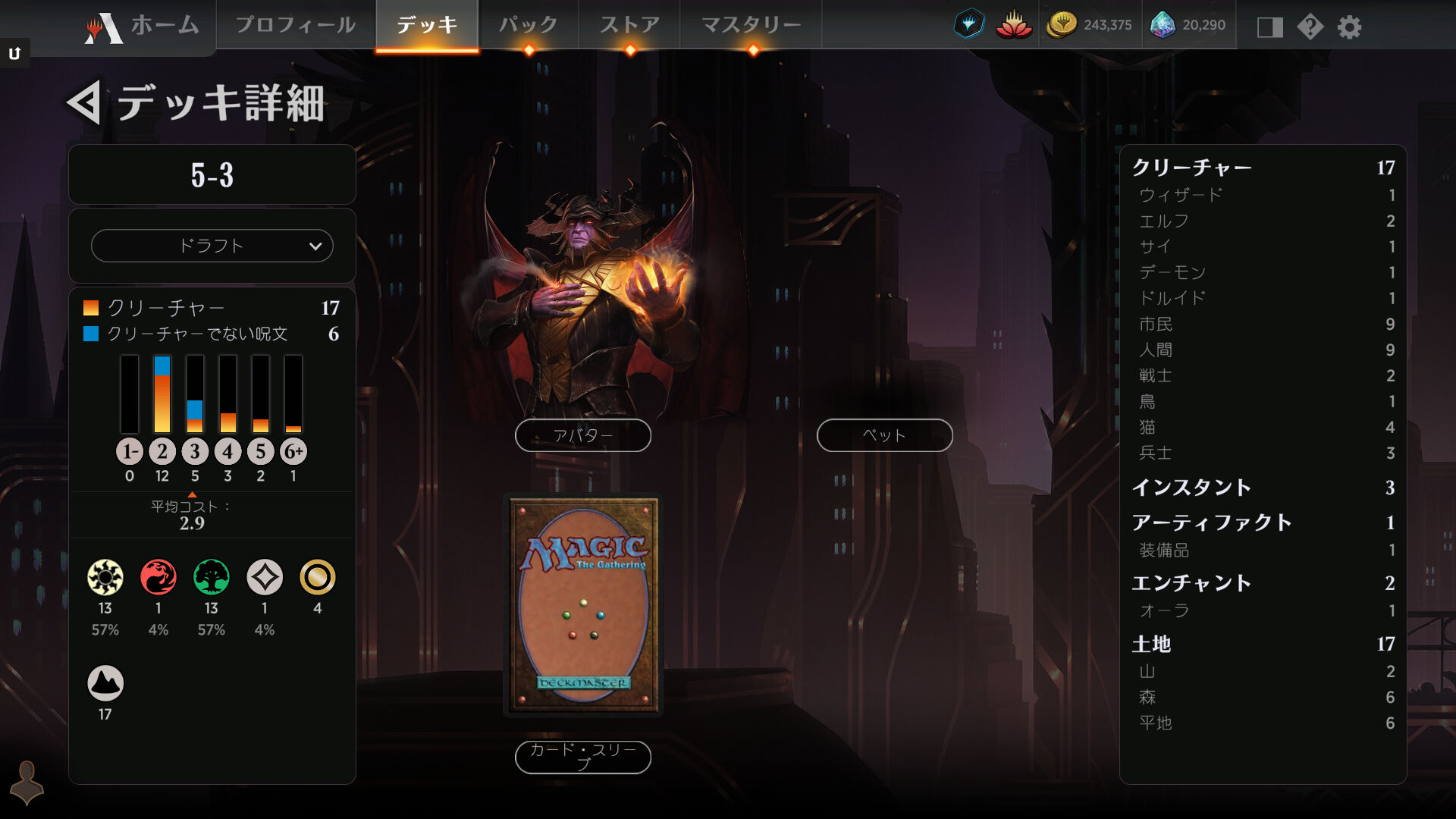Image resolution: width=1456 pixels, height=819 pixels.
Task: Toggle the half-filled square screen mode icon
Action: (1269, 27)
